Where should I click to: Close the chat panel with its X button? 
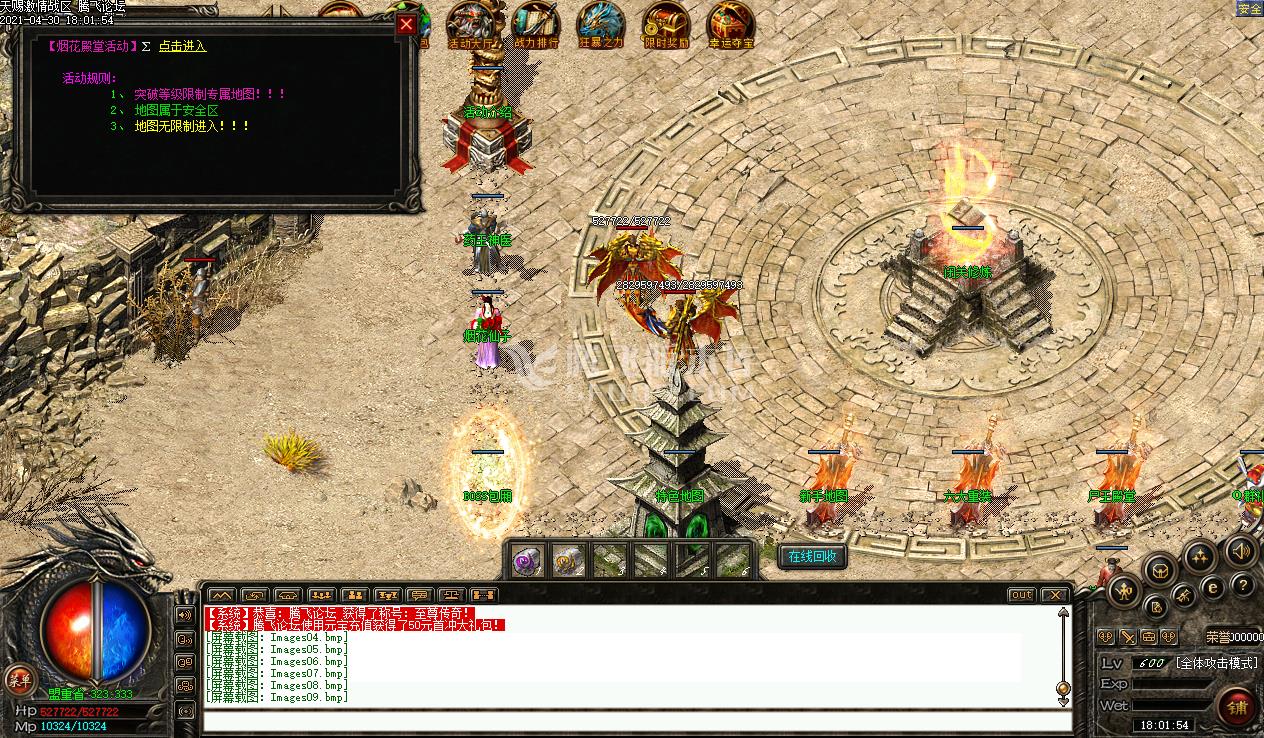click(x=1054, y=595)
